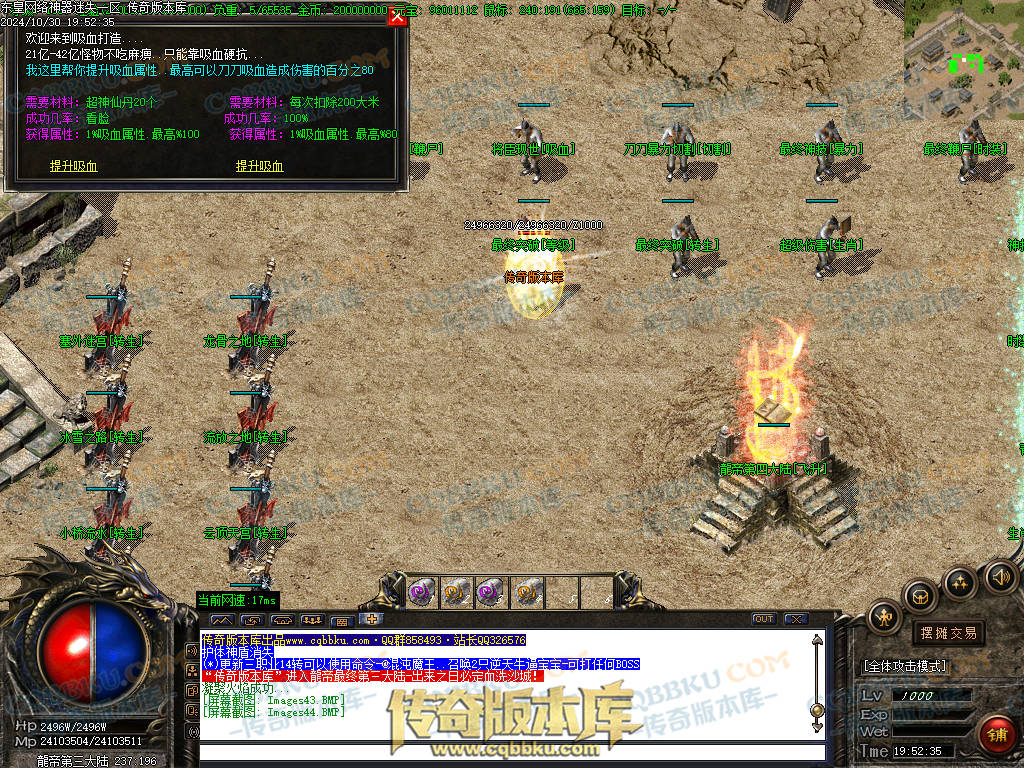Use the last gold scroll in the hotbar
The image size is (1024, 768).
pos(528,593)
